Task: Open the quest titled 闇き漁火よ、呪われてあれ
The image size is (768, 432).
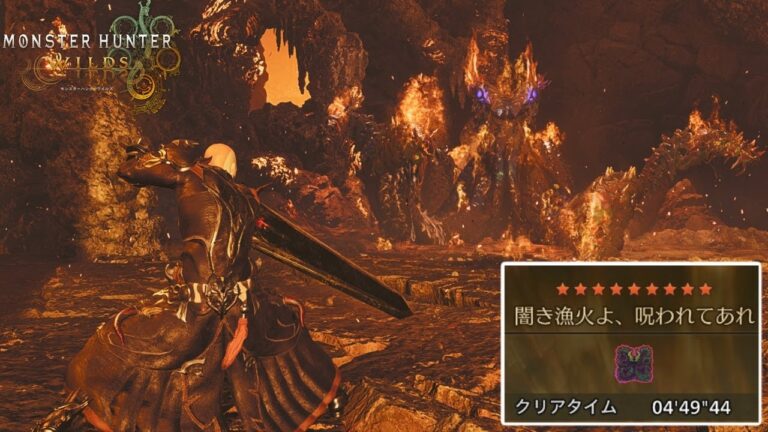Action: pos(635,317)
